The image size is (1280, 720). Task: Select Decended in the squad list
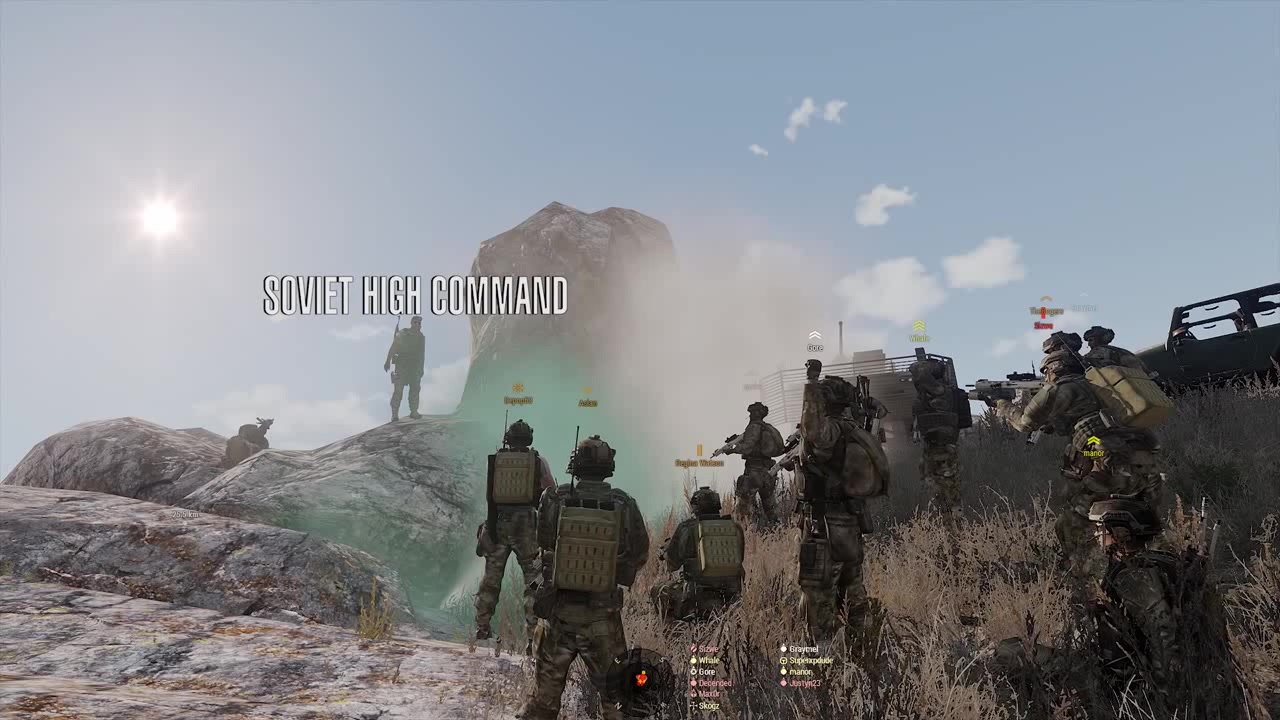pos(714,683)
